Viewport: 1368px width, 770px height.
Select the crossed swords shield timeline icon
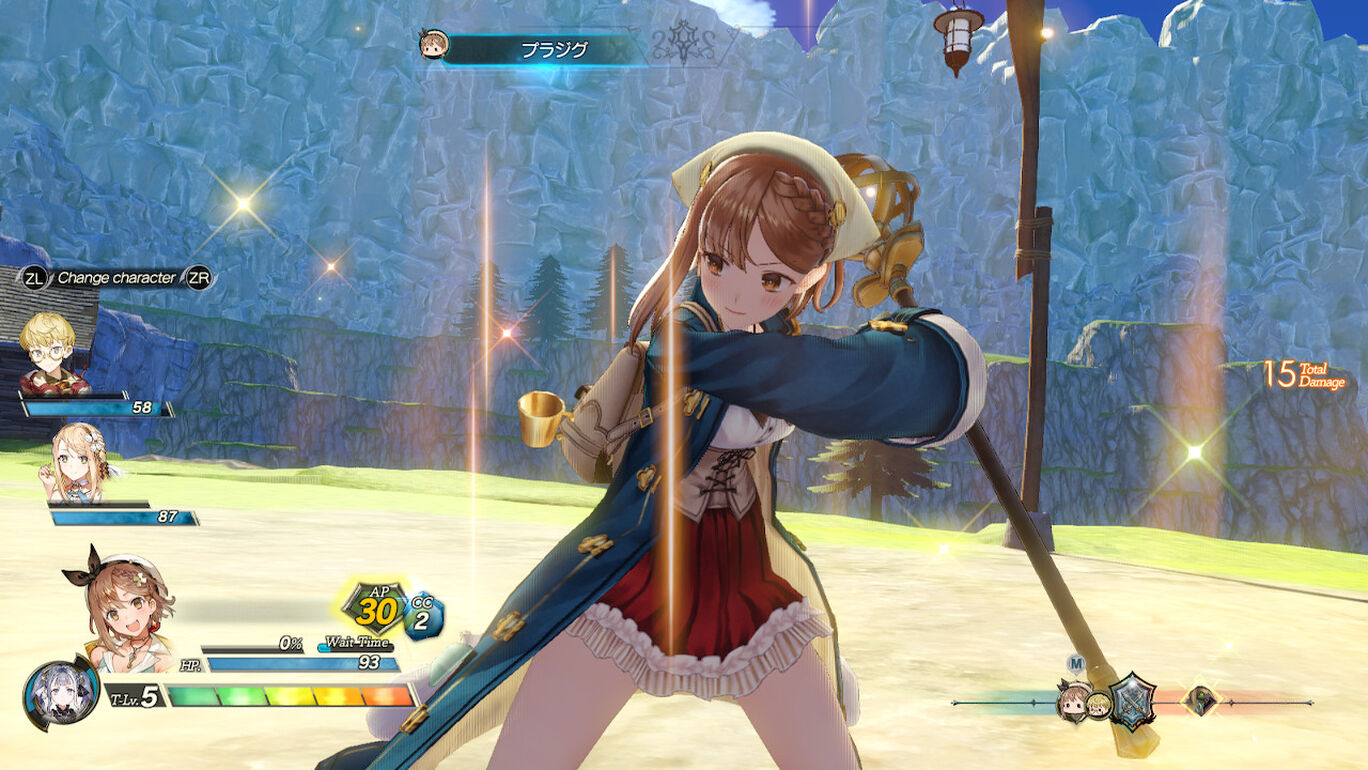tap(1133, 701)
